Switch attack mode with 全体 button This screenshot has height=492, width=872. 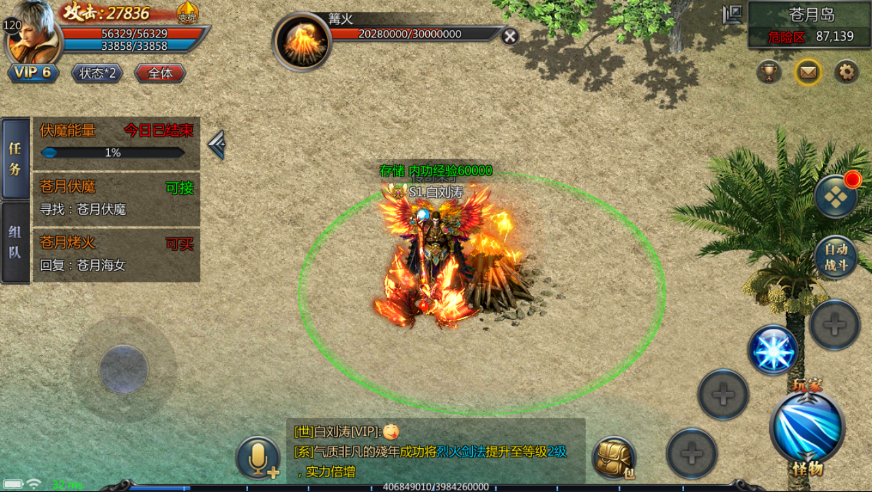point(160,73)
